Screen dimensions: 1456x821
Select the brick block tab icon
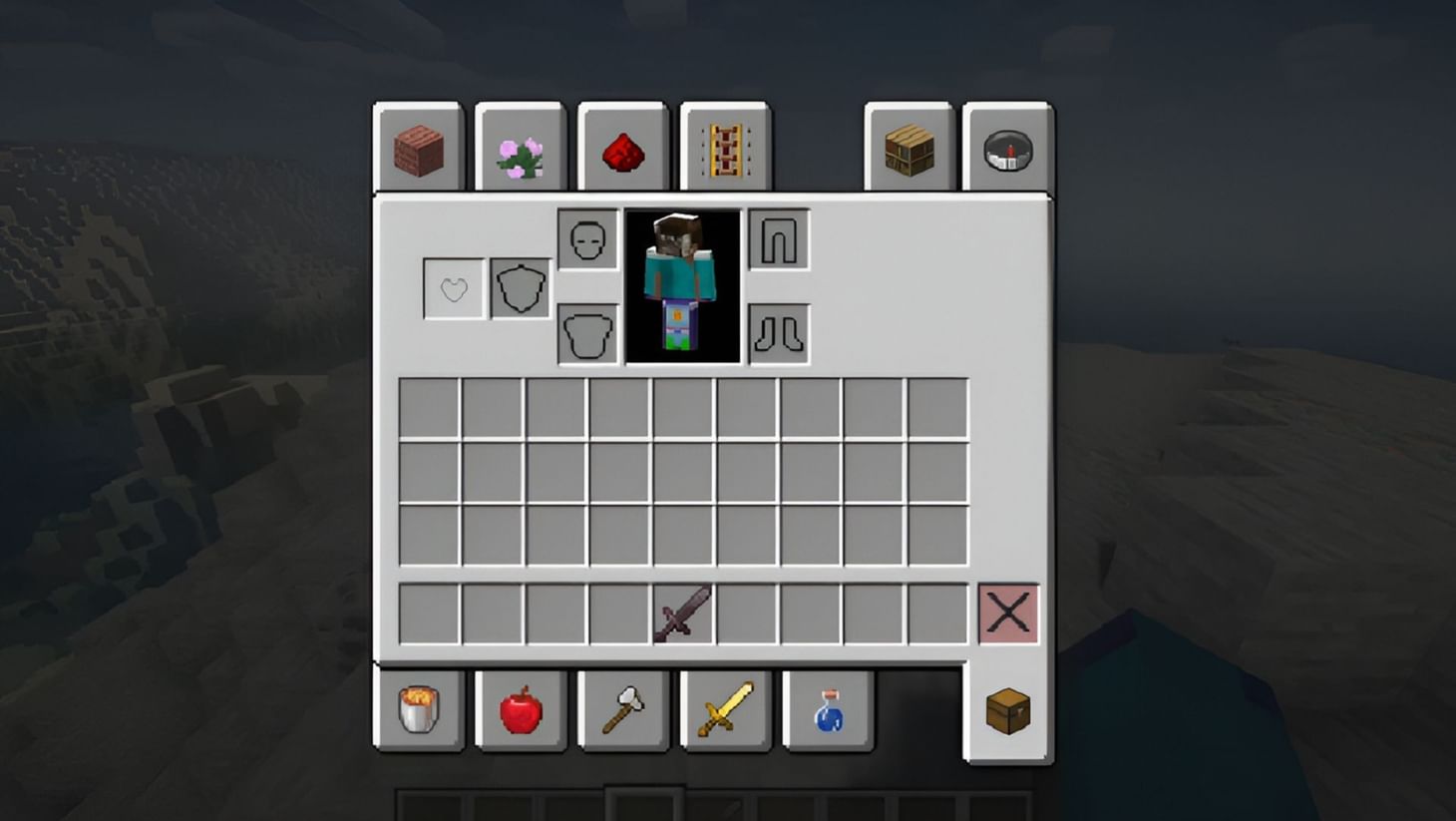tap(418, 149)
